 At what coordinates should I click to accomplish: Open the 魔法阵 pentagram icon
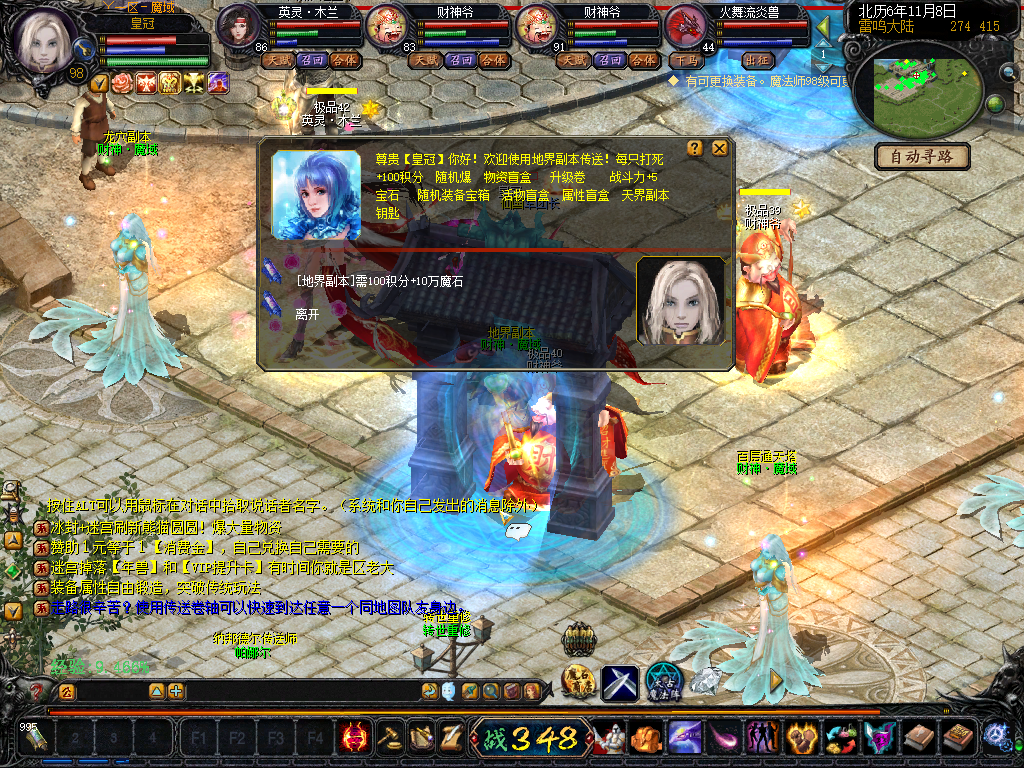pyautogui.click(x=664, y=681)
